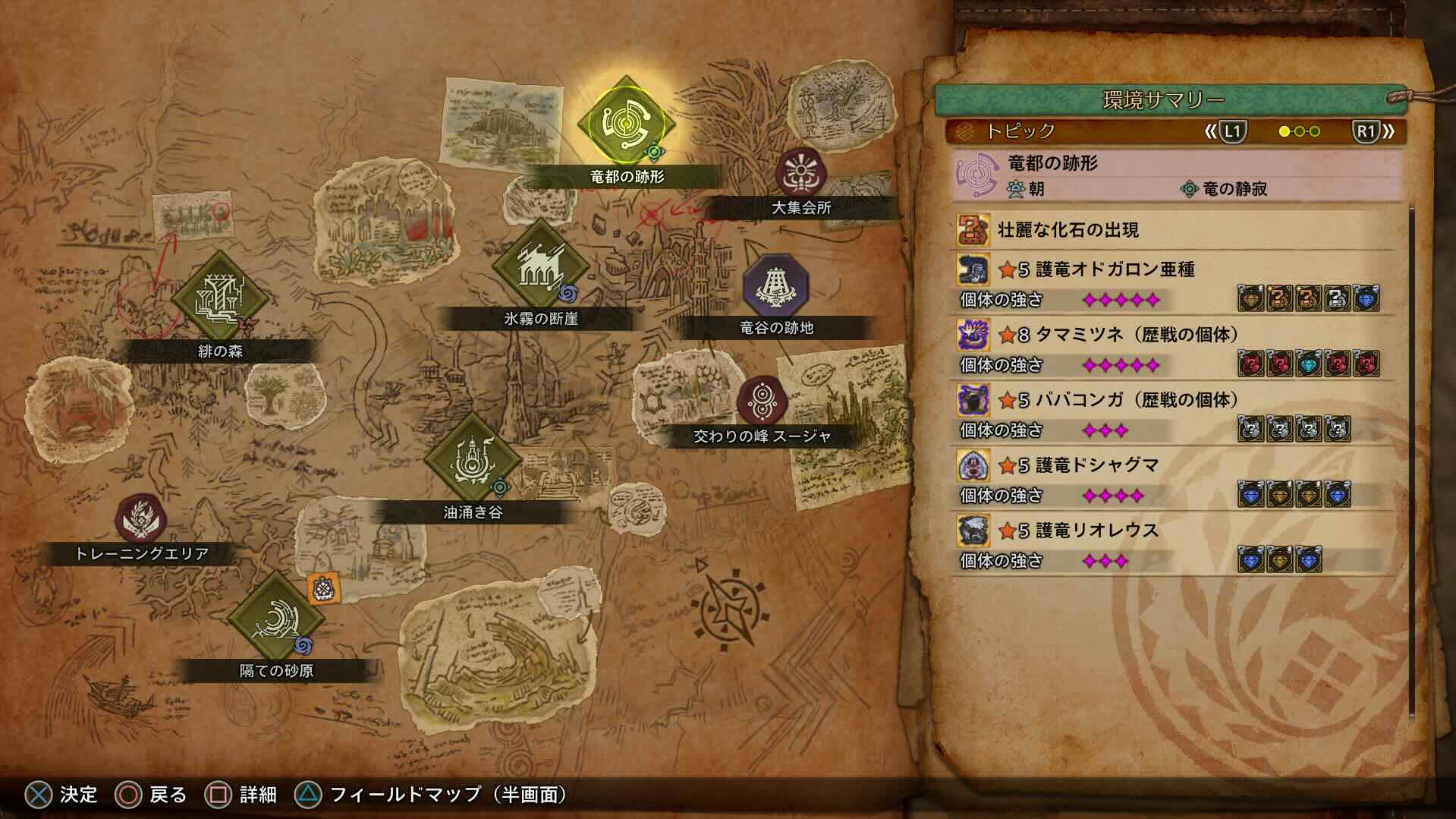The width and height of the screenshot is (1456, 819).
Task: Select the 竜都の跡形 locale icon on the map
Action: [x=627, y=121]
